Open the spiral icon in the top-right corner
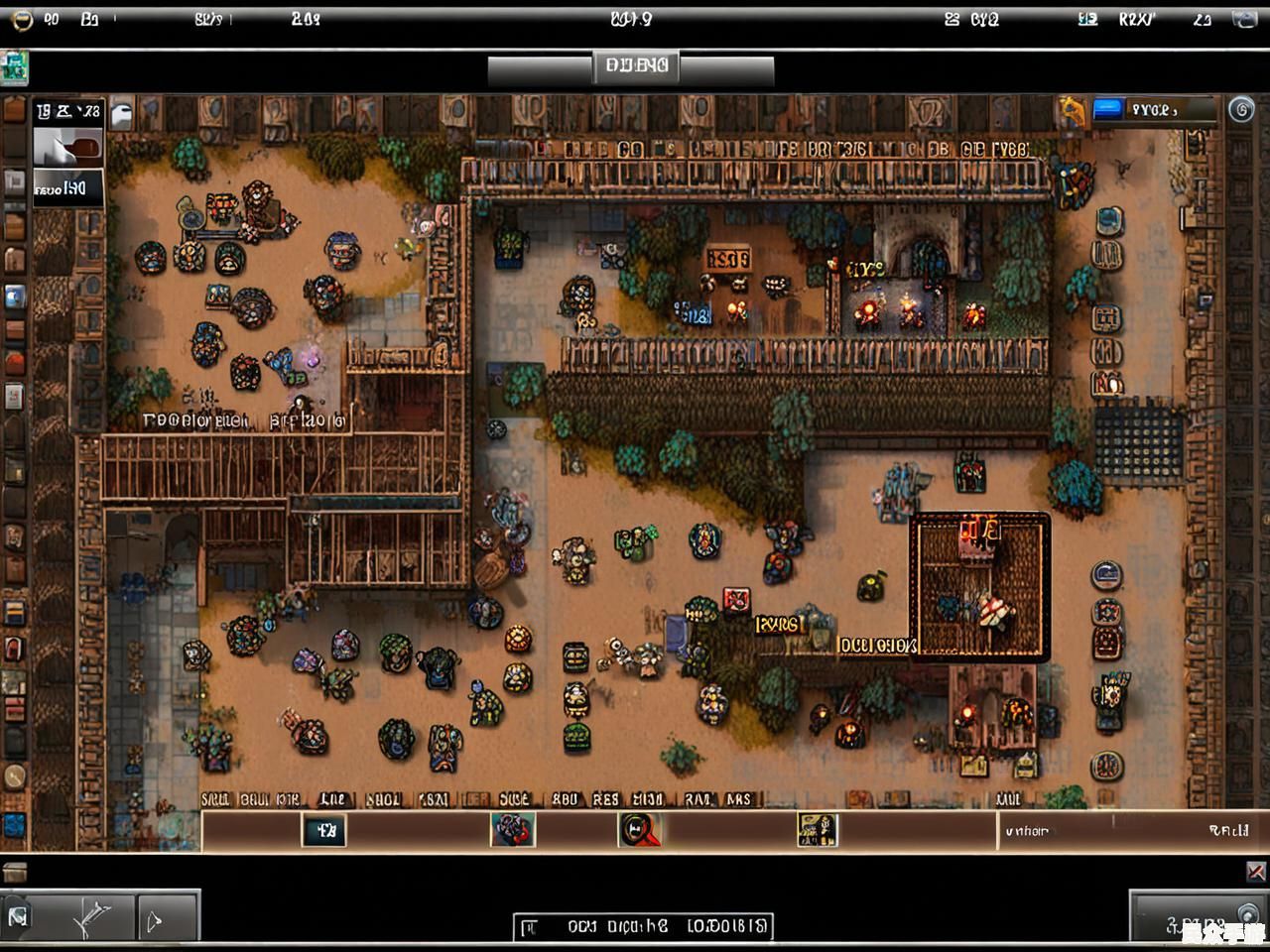 [1241, 110]
